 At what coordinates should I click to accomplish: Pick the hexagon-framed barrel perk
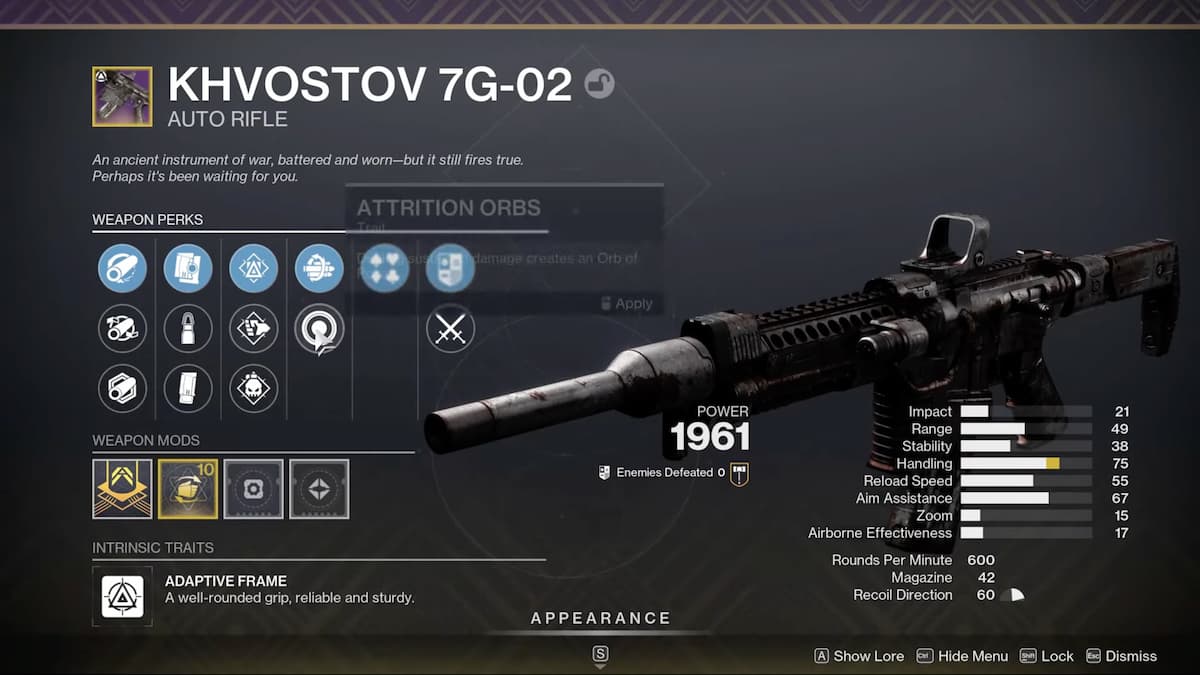122,388
